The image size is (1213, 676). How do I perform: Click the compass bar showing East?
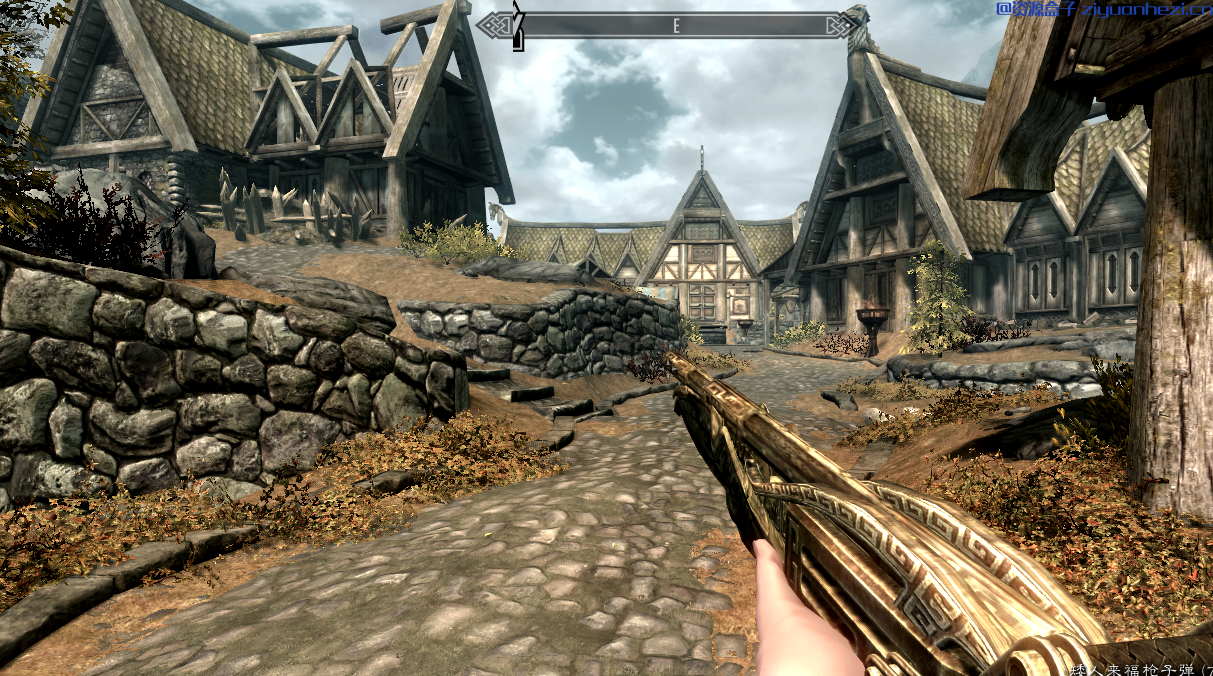click(x=676, y=26)
